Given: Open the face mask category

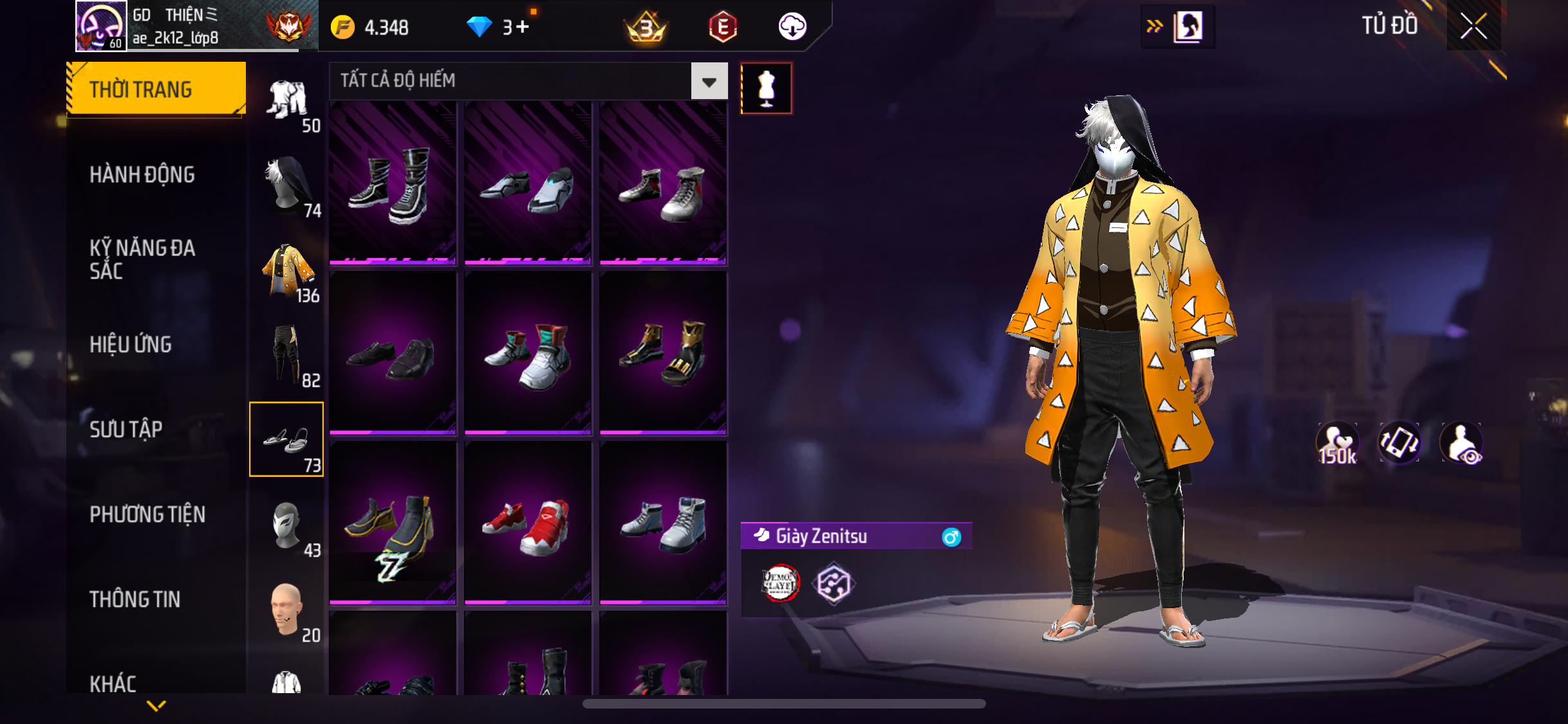Looking at the screenshot, I should (x=287, y=525).
